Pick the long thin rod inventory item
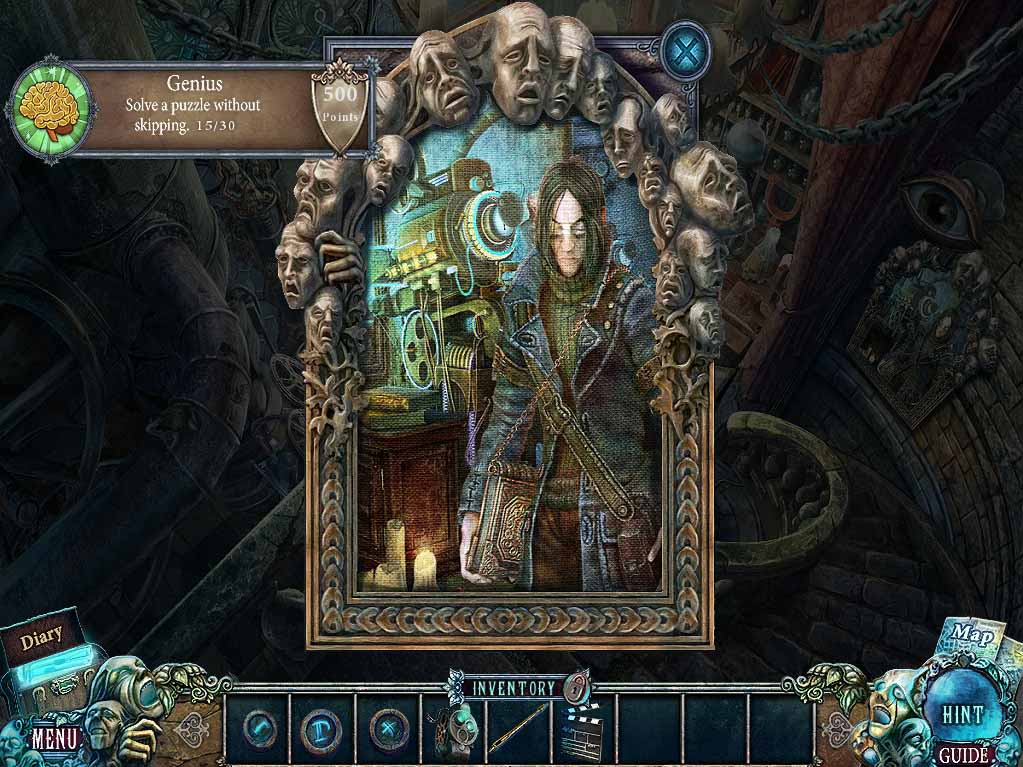Screen dimensions: 1023x767 tap(517, 726)
